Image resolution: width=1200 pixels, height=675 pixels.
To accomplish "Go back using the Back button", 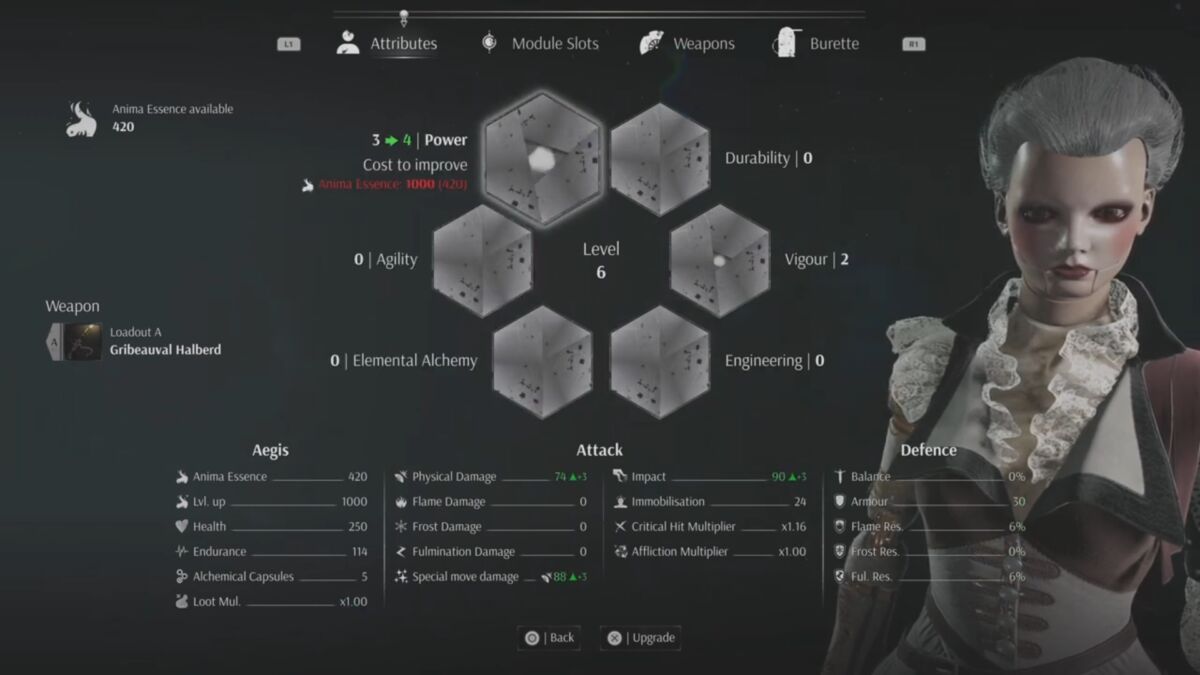I will click(549, 638).
